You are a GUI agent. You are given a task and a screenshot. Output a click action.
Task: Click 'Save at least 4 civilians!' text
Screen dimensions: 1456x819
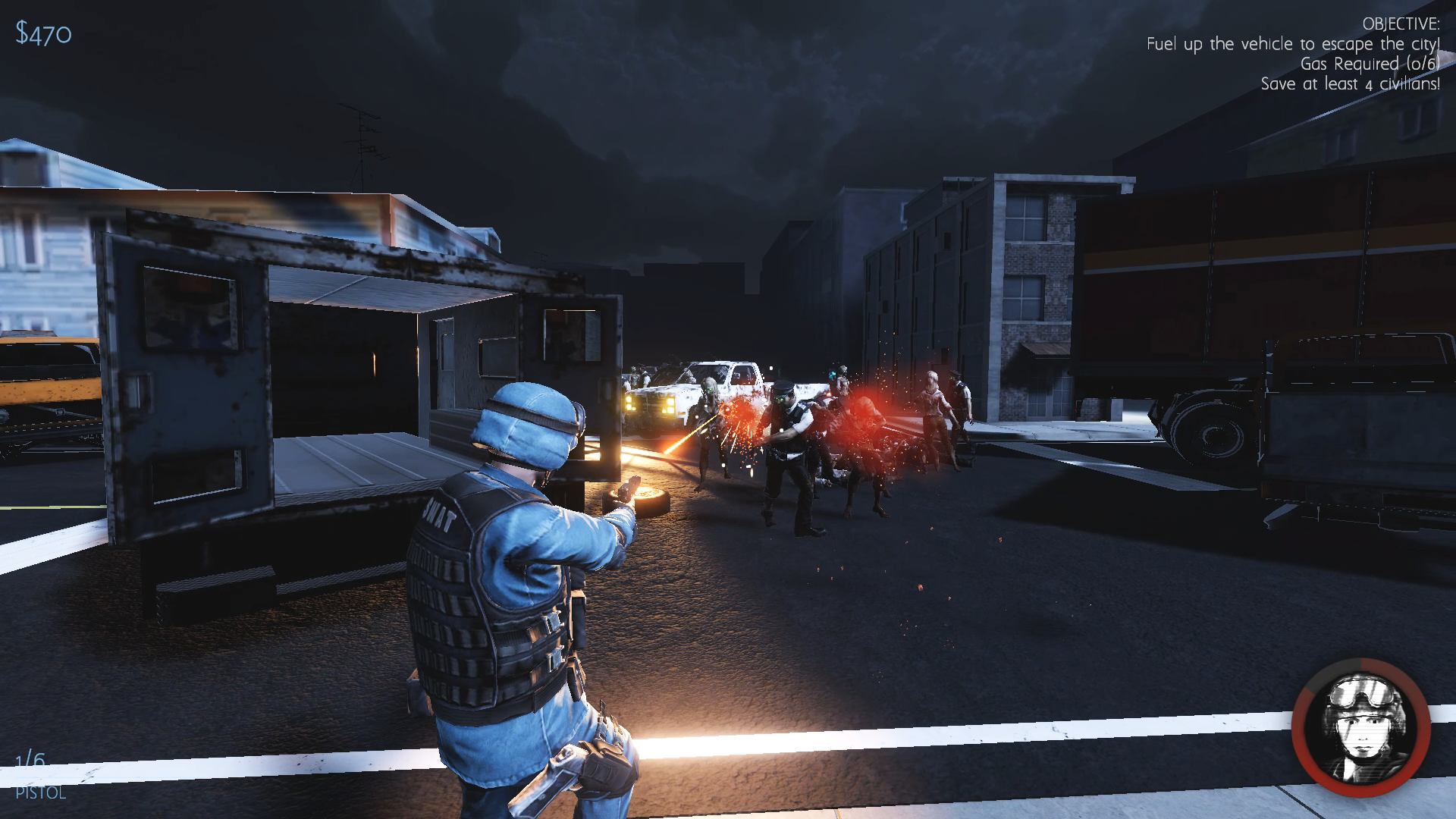[1350, 84]
